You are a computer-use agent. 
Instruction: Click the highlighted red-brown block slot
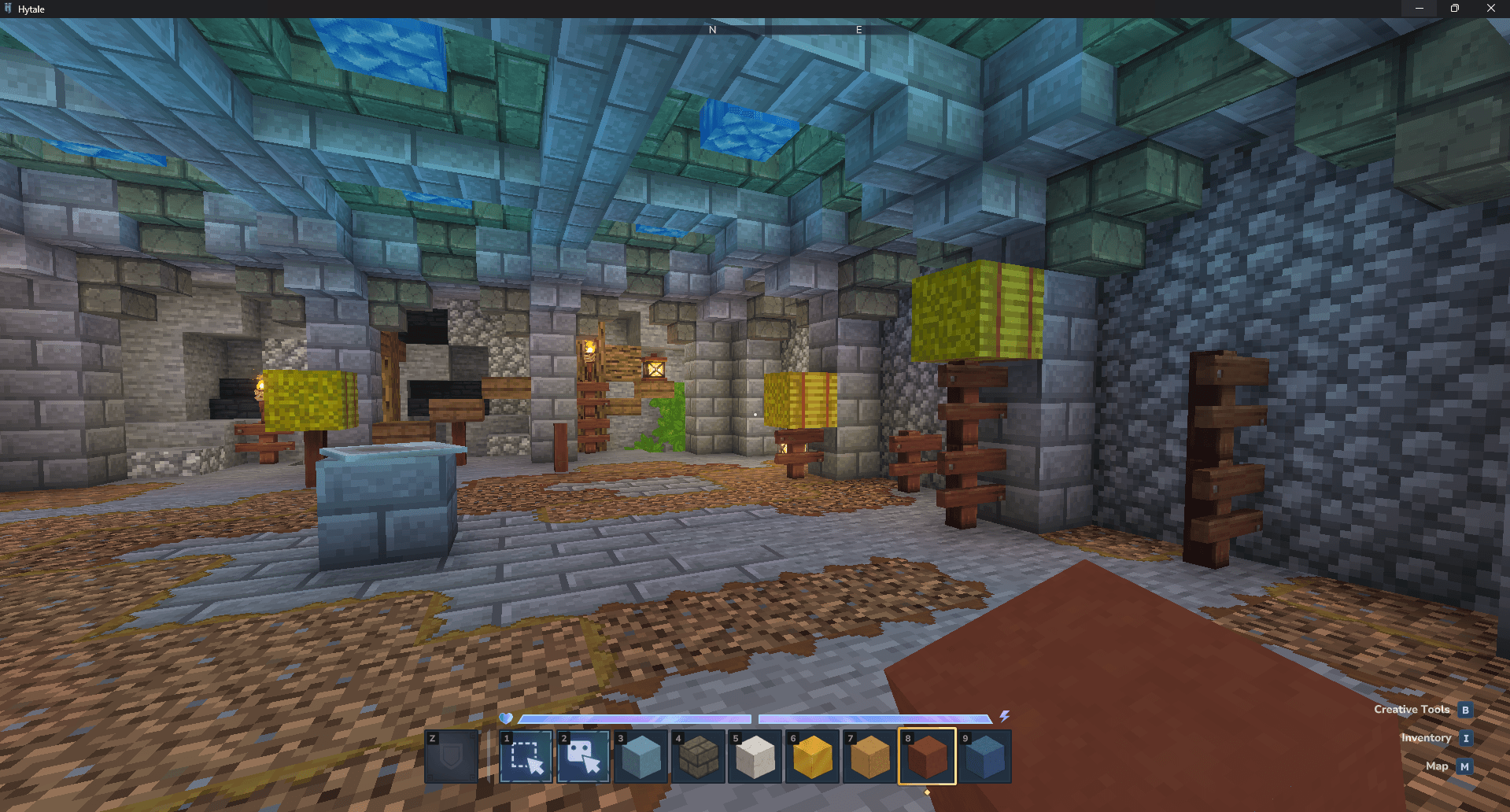pos(927,757)
